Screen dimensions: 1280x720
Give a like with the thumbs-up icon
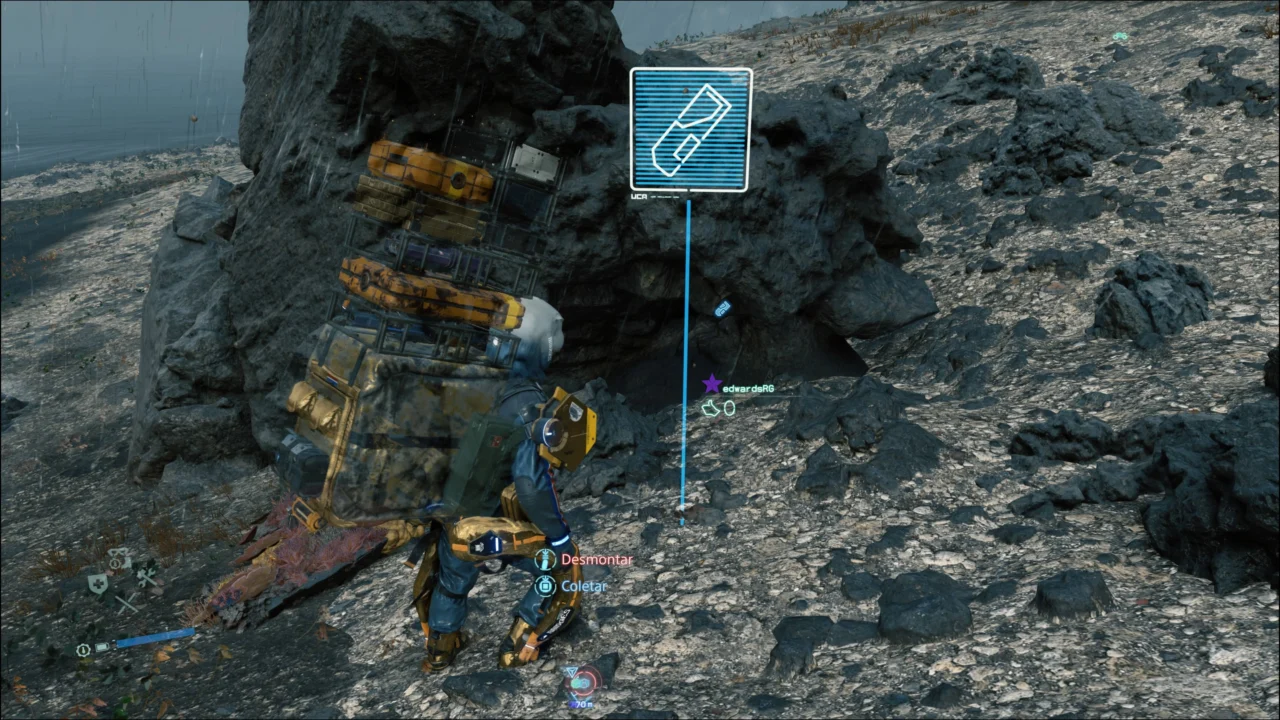[x=710, y=407]
